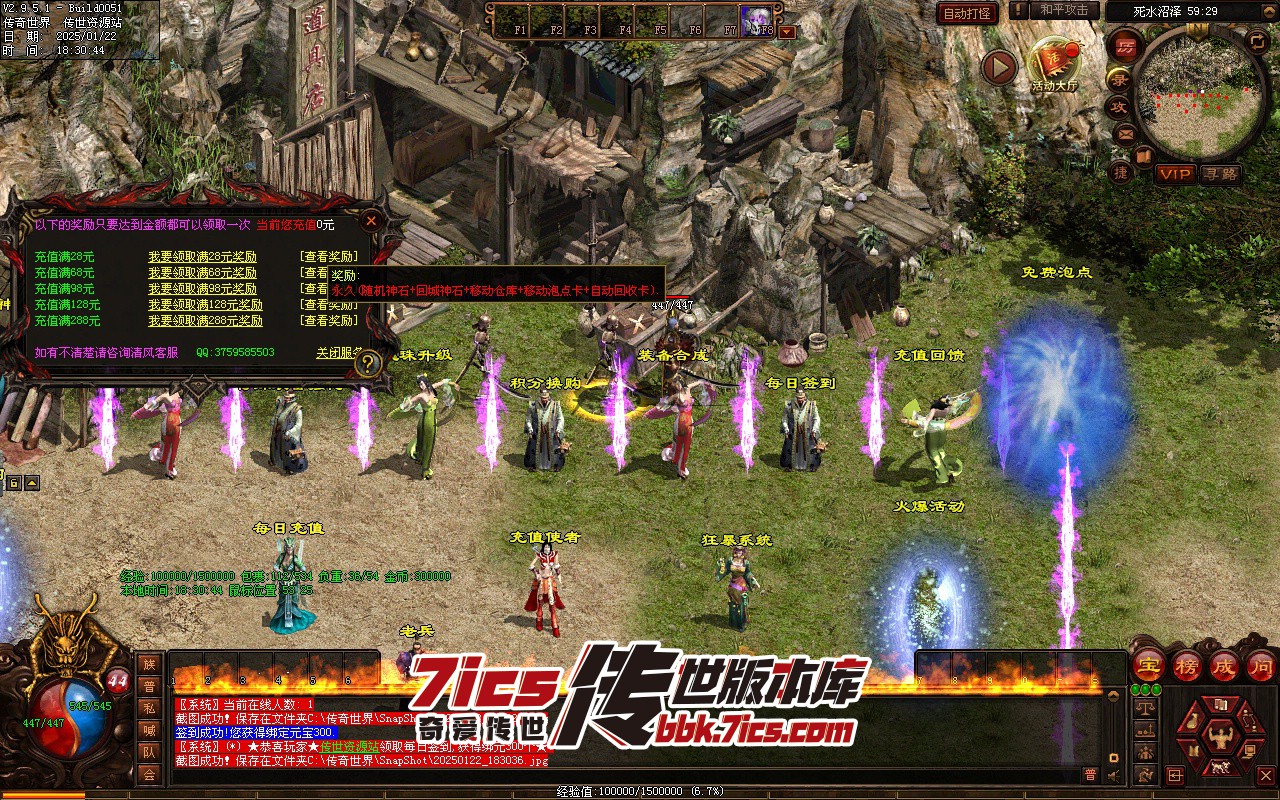Select the F8 hotbar skill portrait
This screenshot has width=1280, height=800.
757,19
